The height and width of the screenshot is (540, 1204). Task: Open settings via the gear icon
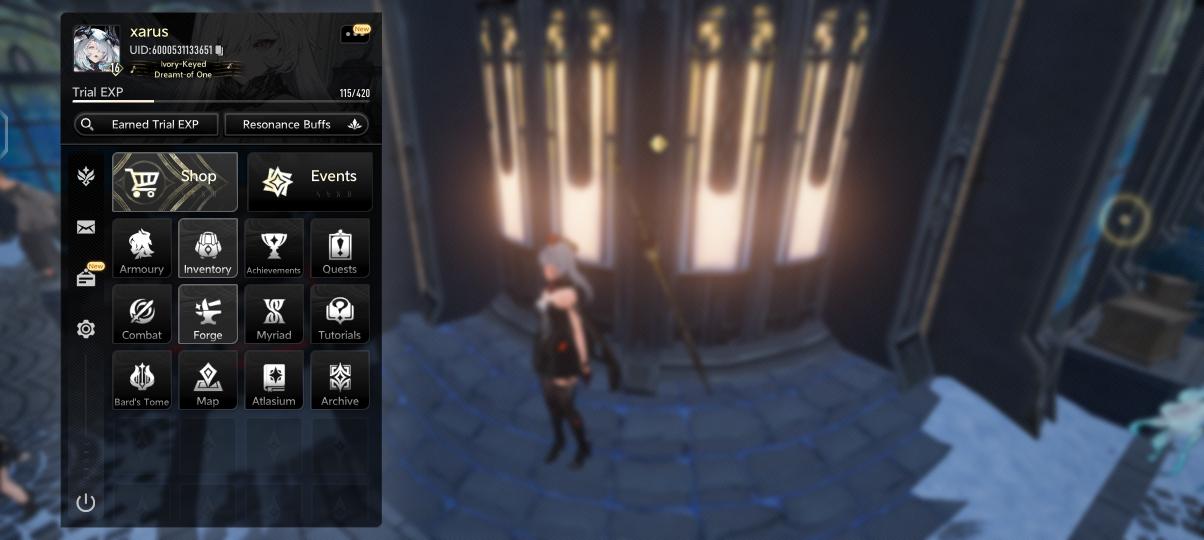(86, 329)
